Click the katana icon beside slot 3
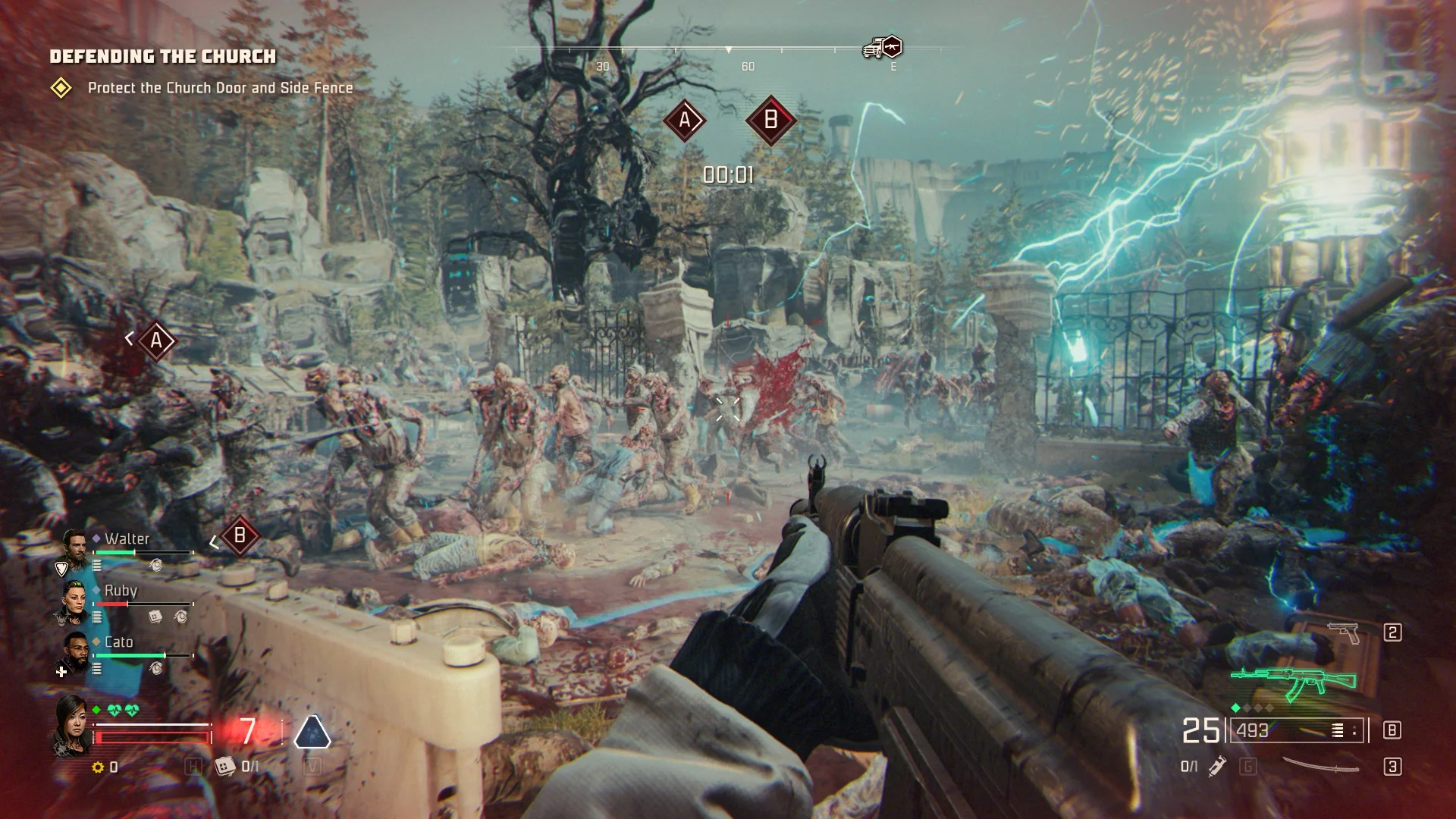Screen dimensions: 1456x819 coord(1319,766)
